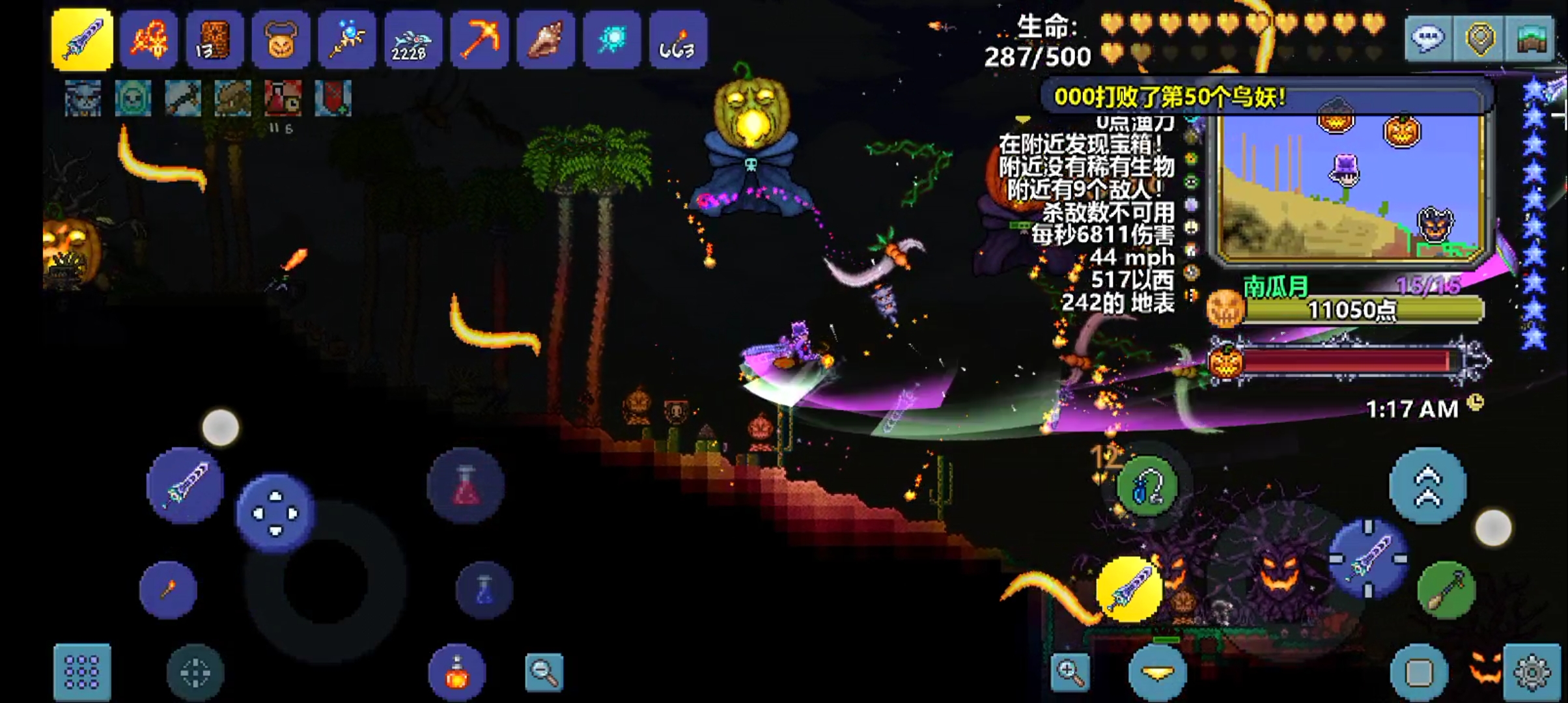Open settings with the gear button
The image size is (1568, 703).
(1532, 672)
